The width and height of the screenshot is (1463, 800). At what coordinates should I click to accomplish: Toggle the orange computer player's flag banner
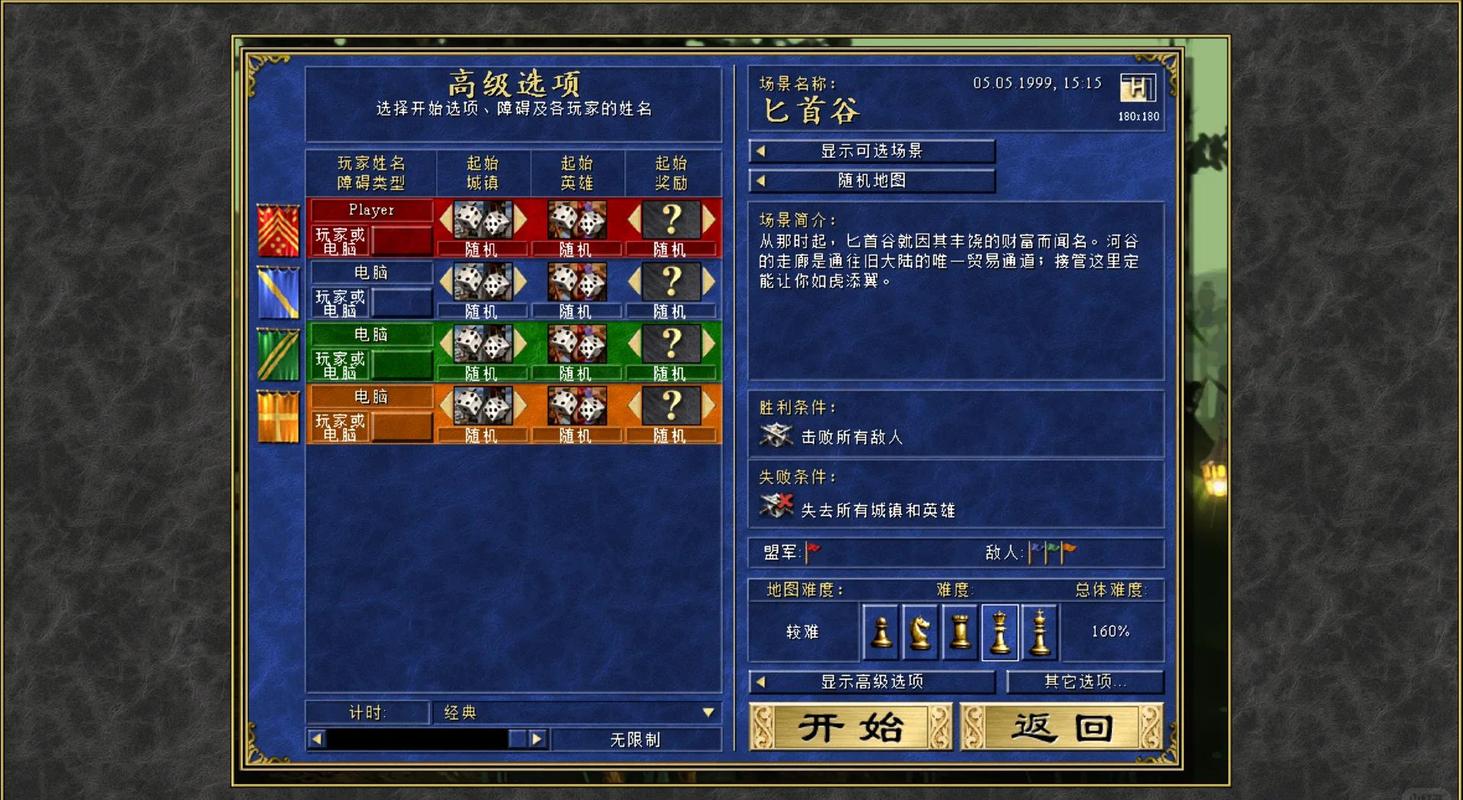(277, 413)
